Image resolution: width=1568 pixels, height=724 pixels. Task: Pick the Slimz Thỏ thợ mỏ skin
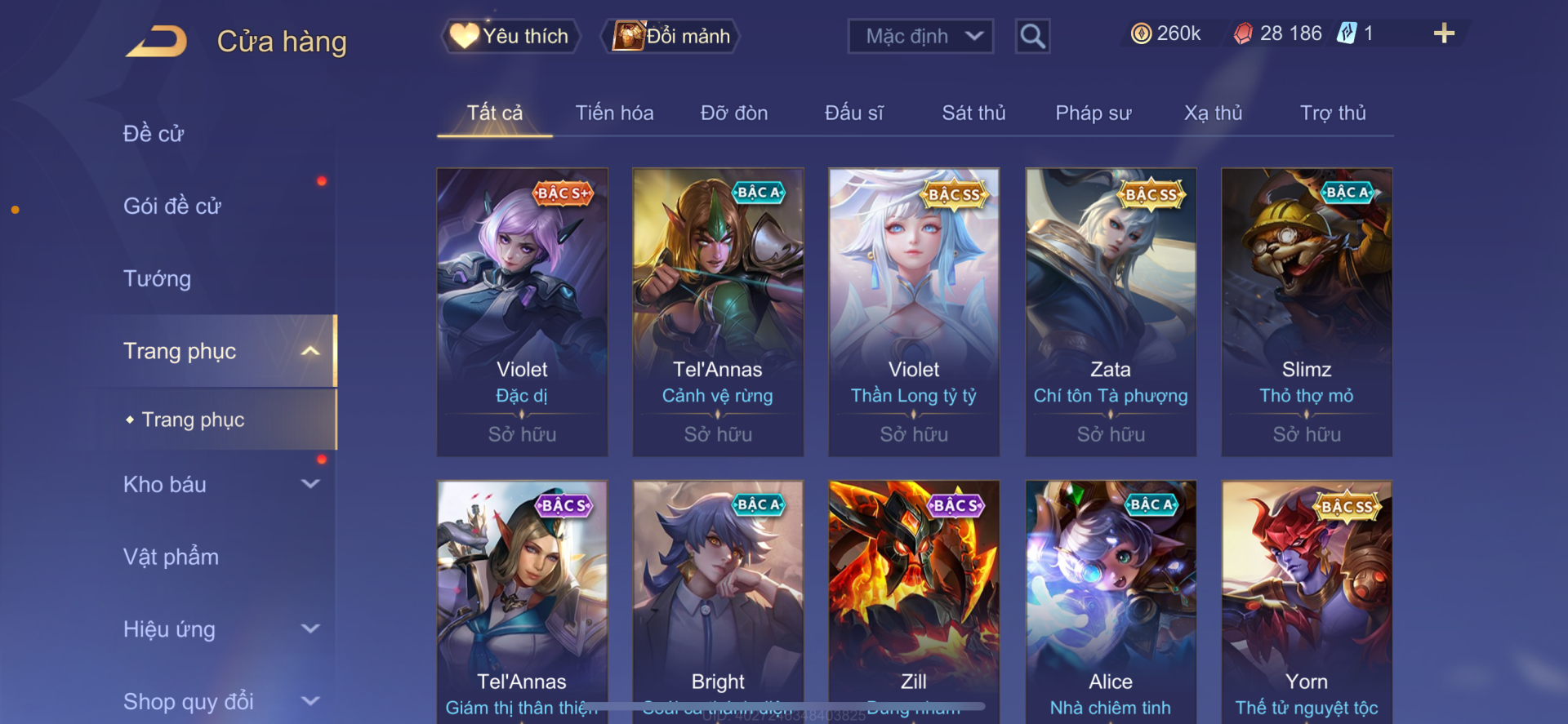(1307, 312)
